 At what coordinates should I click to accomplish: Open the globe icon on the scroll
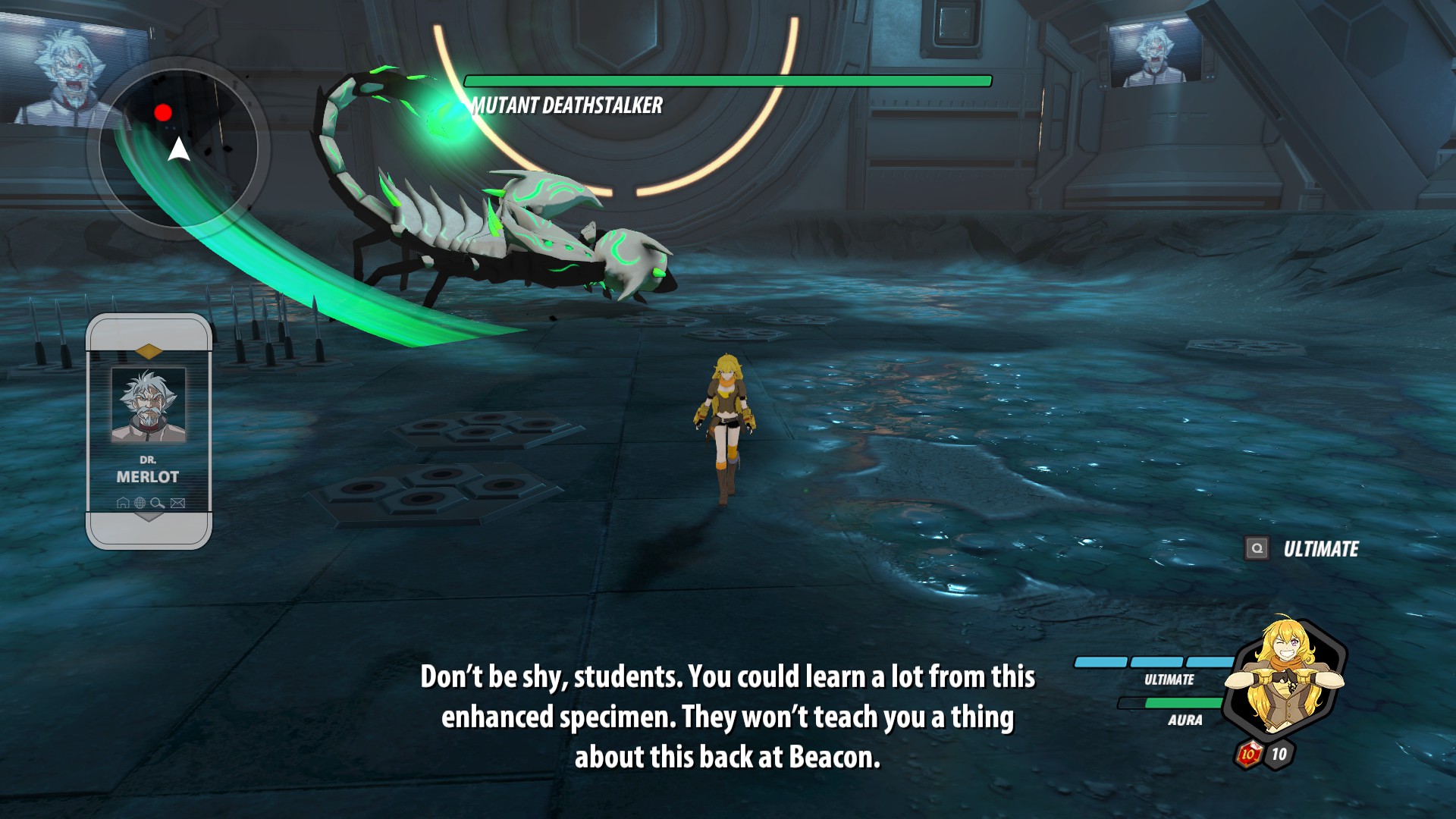click(x=140, y=503)
